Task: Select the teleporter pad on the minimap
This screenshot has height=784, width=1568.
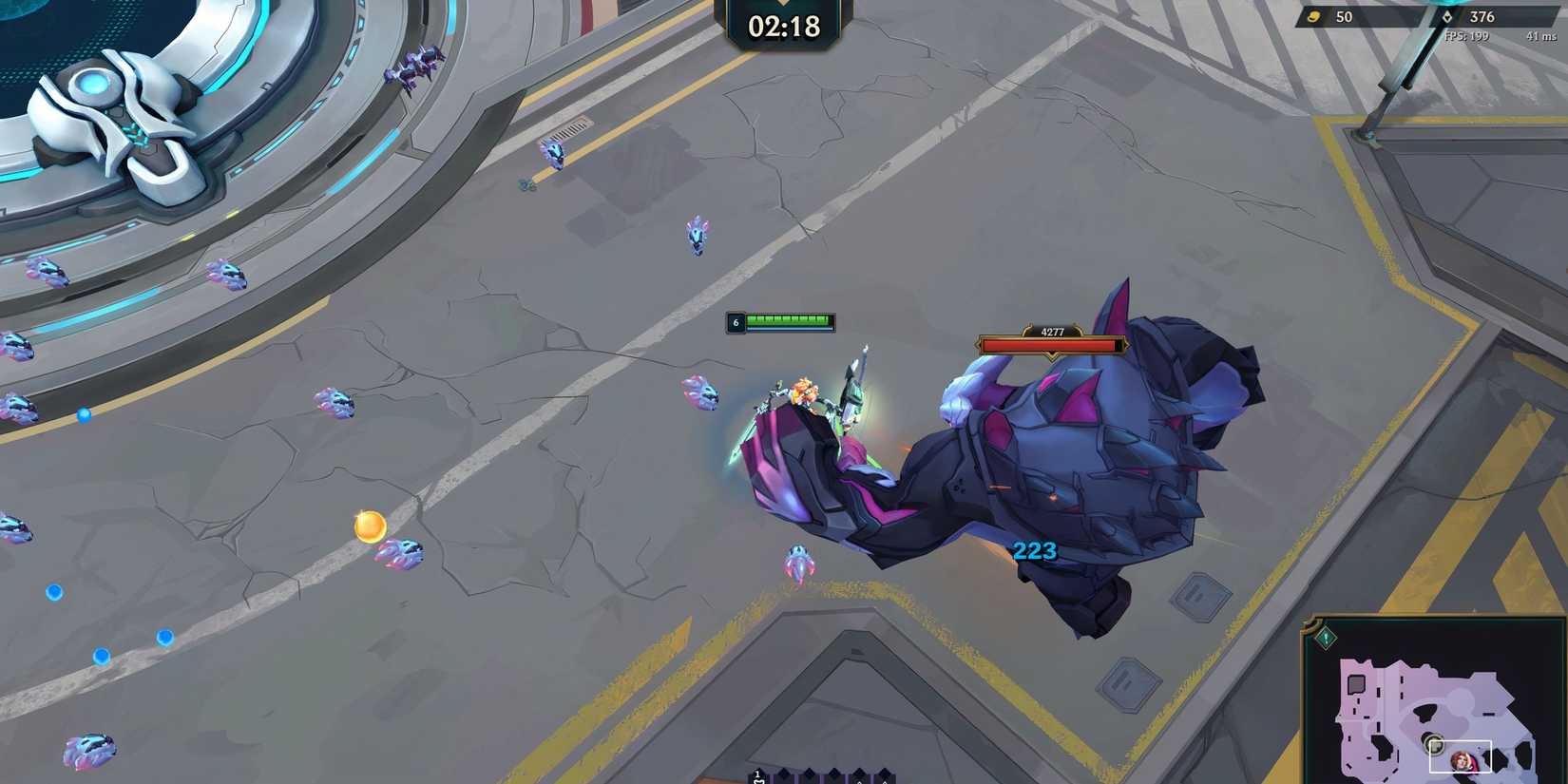Action: click(x=1435, y=746)
